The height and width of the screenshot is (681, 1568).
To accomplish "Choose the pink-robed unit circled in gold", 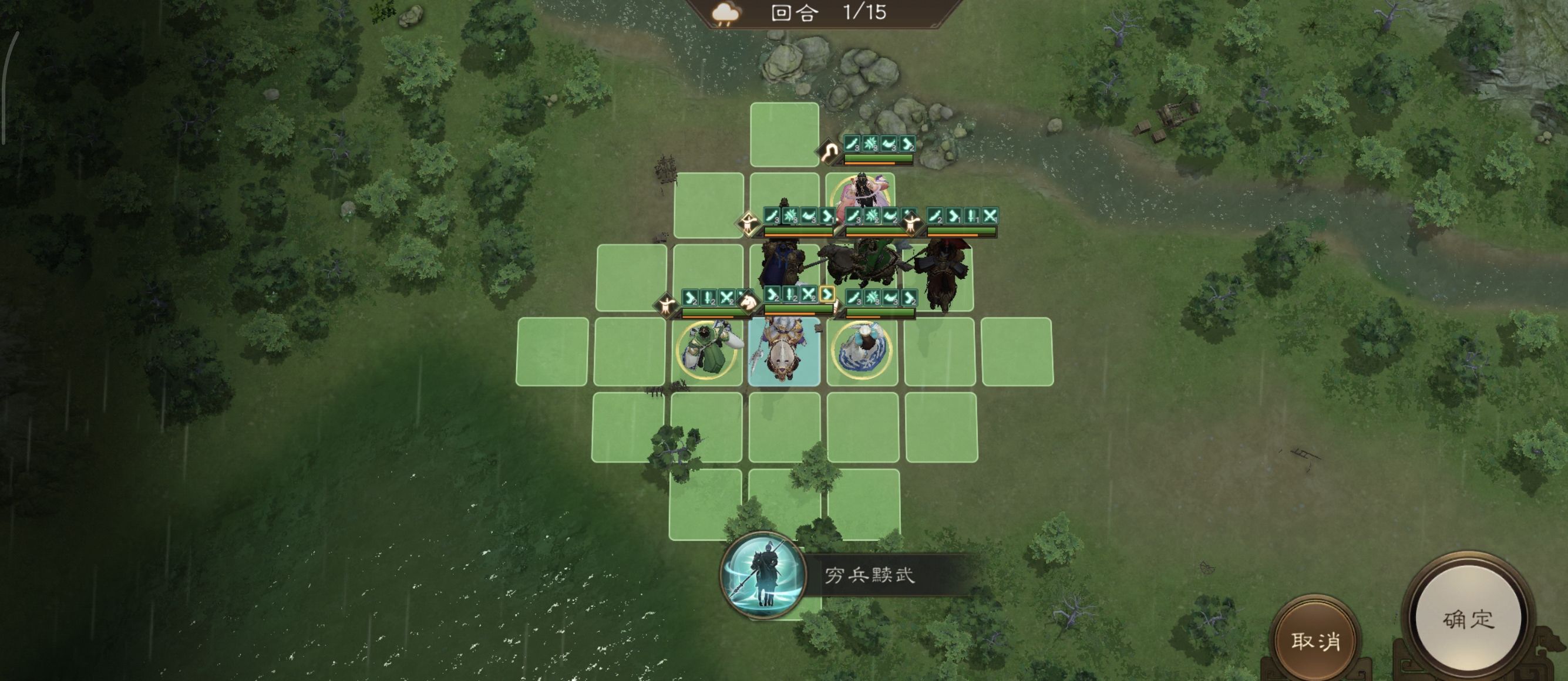I will point(862,194).
